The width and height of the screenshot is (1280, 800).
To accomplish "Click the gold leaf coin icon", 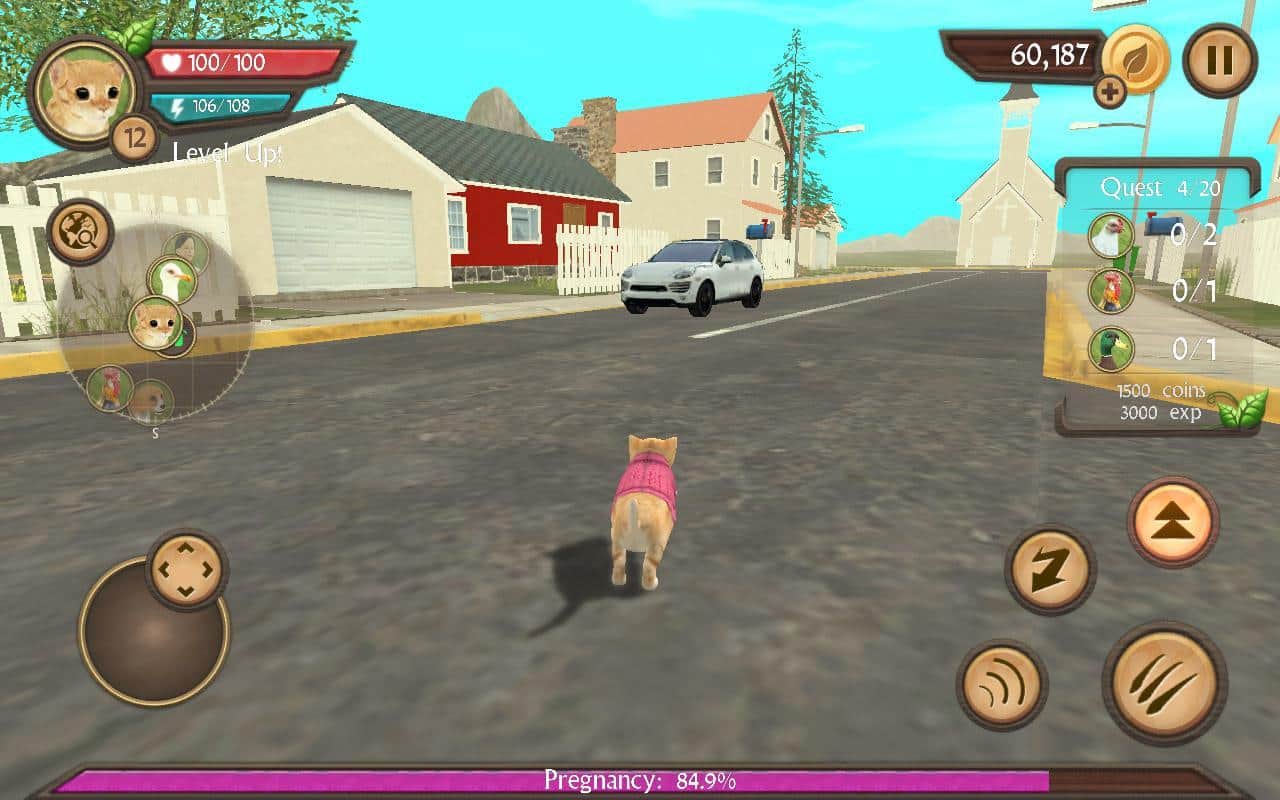I will [1137, 56].
